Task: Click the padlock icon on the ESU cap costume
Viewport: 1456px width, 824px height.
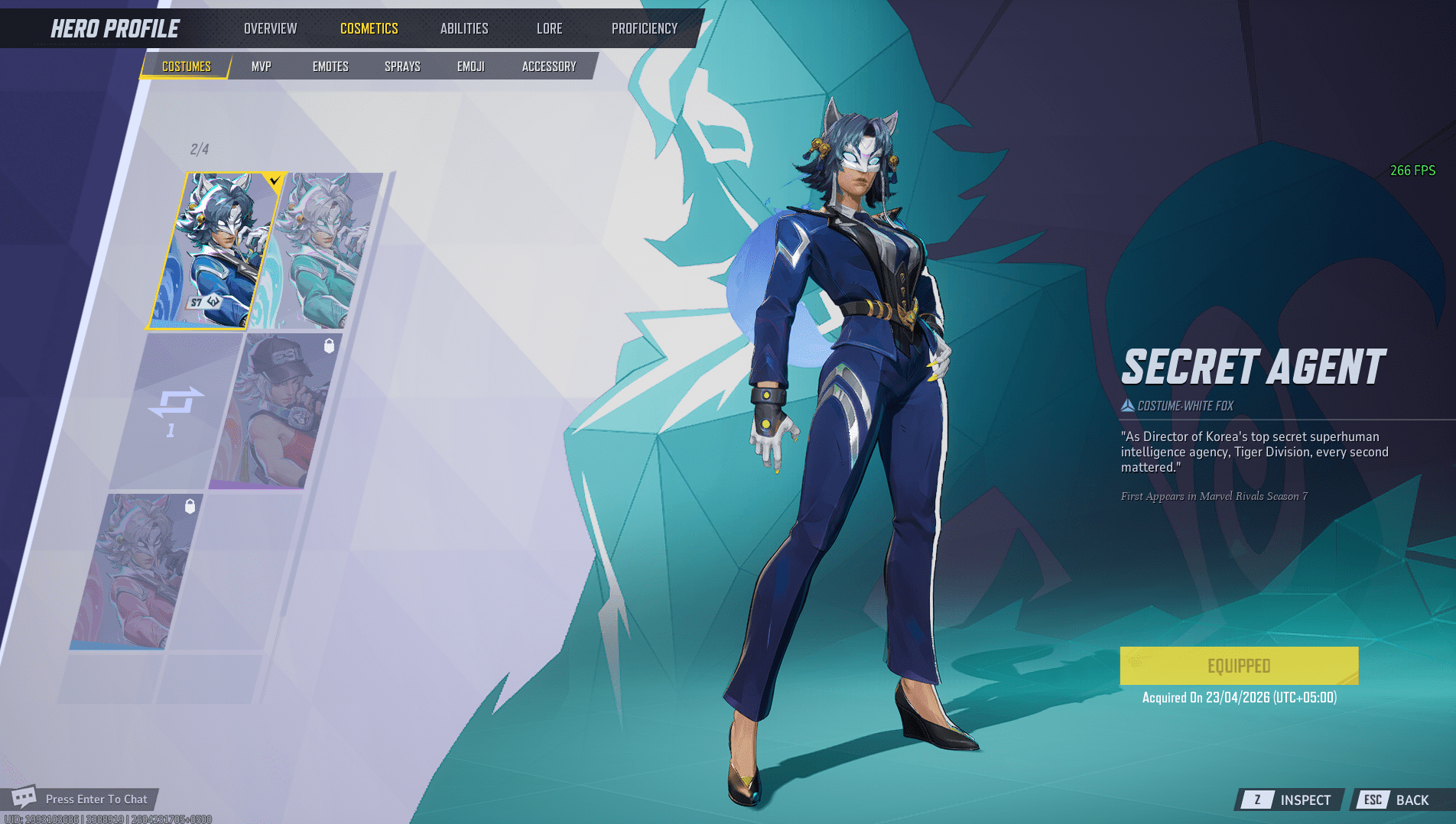Action: (330, 346)
